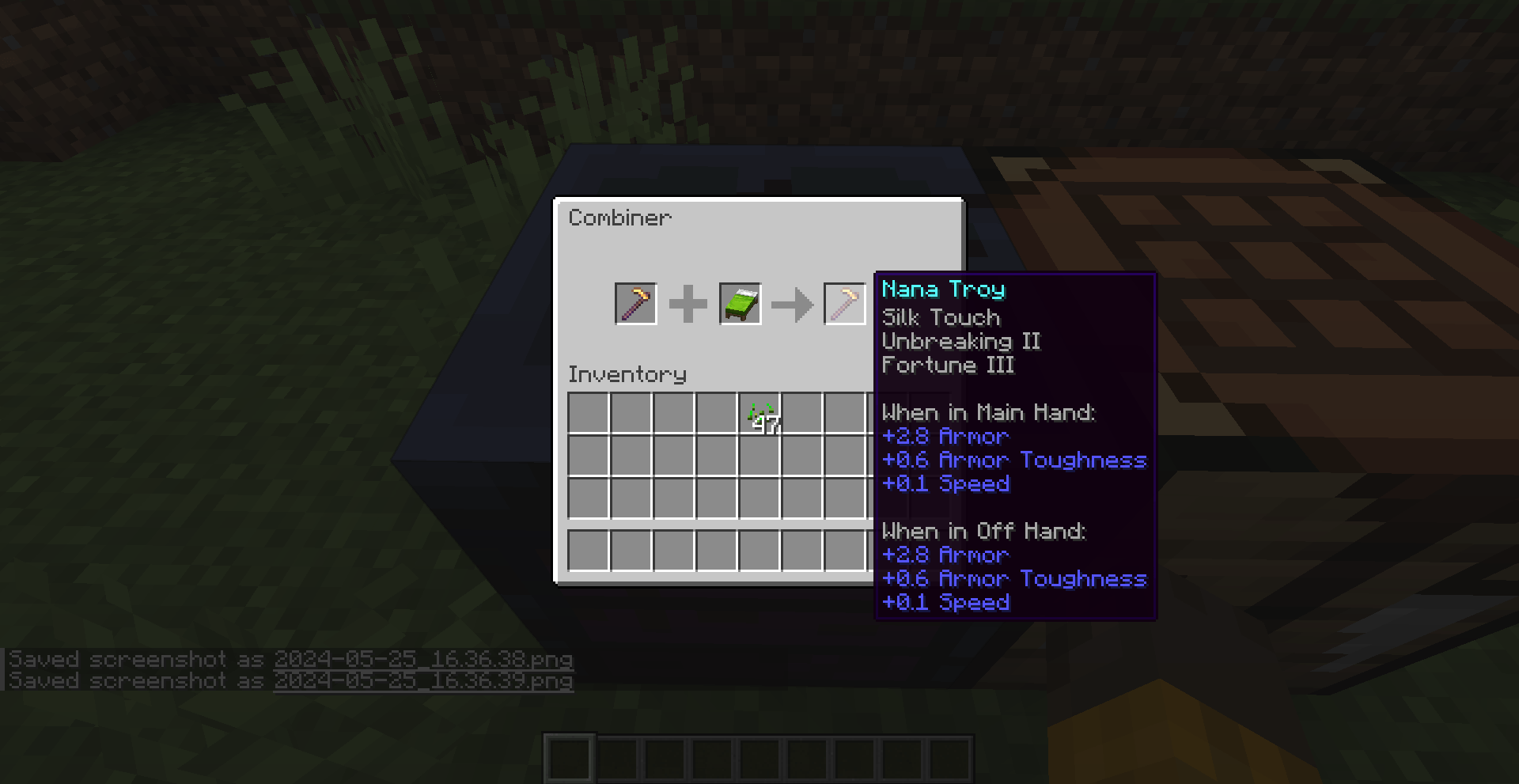Select the enchanted pickaxe in the first Combiner slot
Image resolution: width=1519 pixels, height=784 pixels.
pos(635,303)
